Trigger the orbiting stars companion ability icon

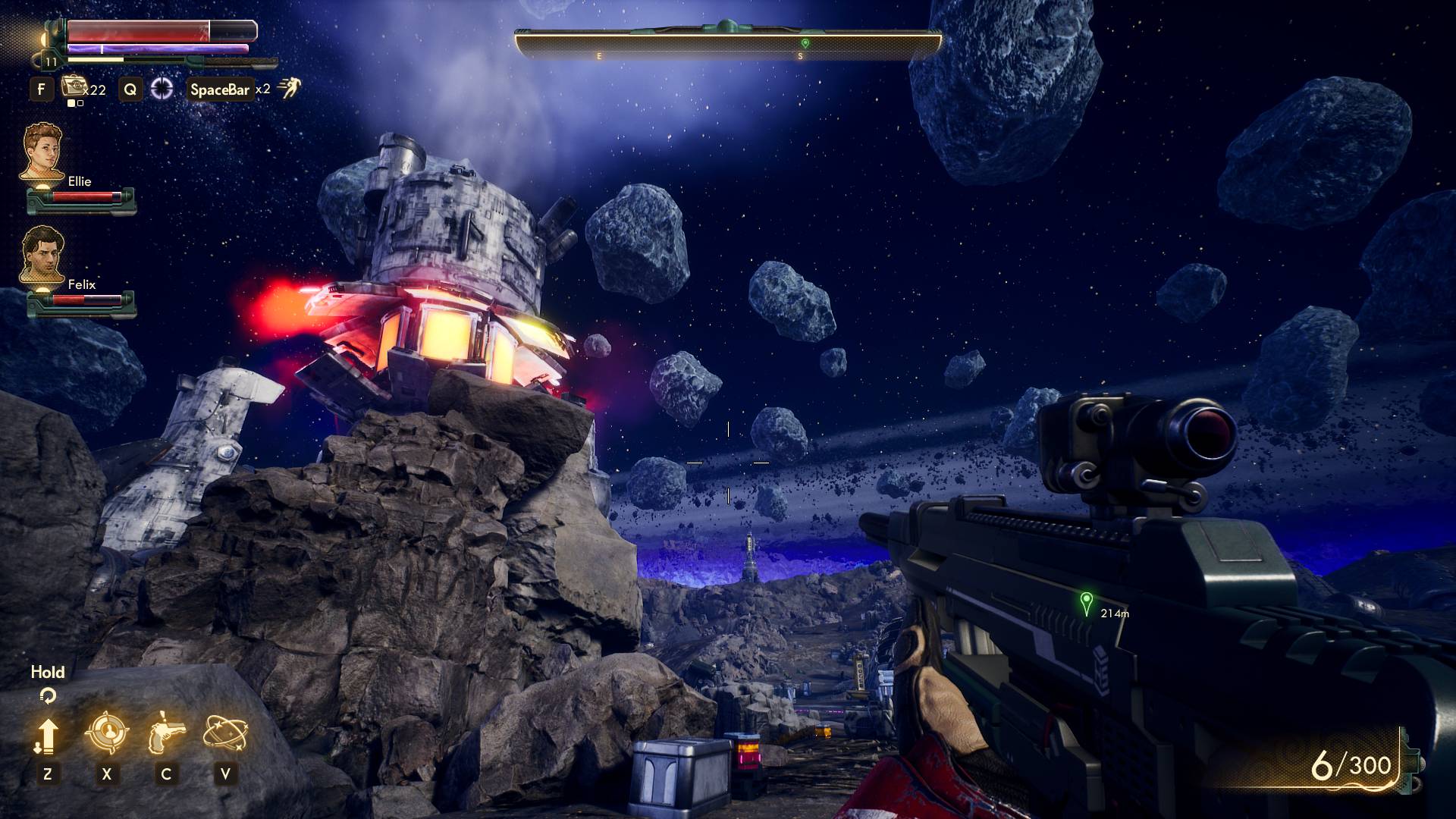coord(225,733)
